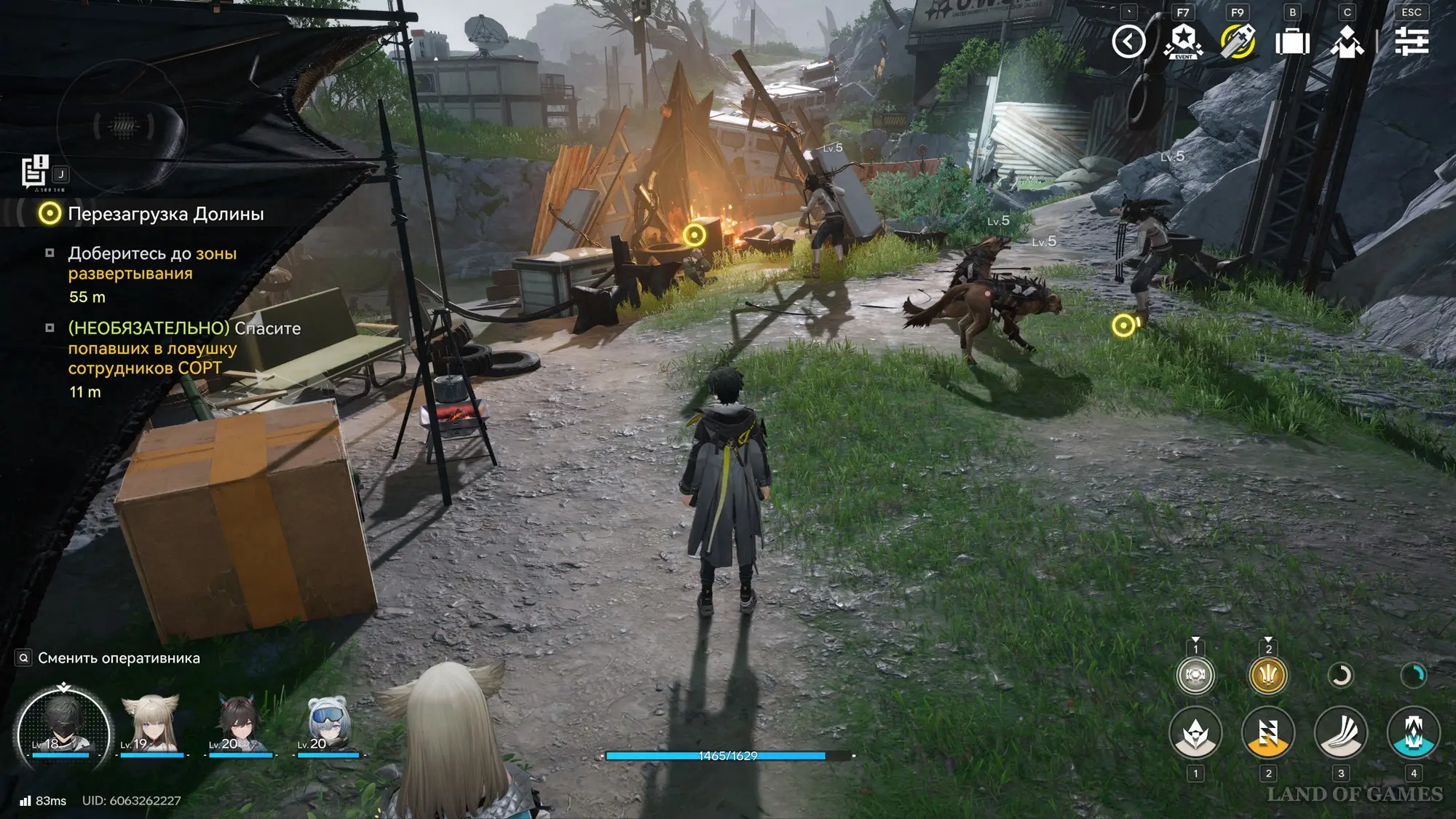Activate the orange lightning skill
The width and height of the screenshot is (1456, 819).
tap(1267, 733)
